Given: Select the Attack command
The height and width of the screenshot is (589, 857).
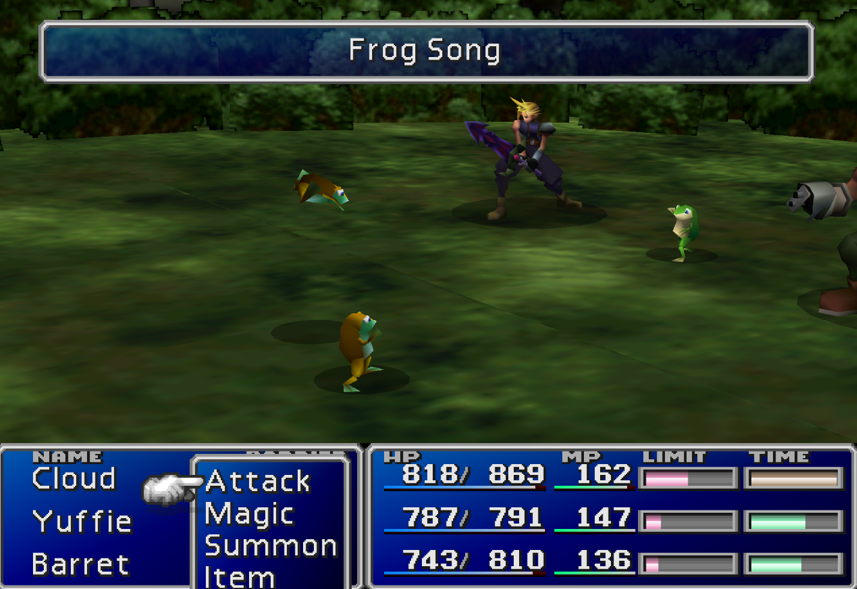Looking at the screenshot, I should point(258,482).
